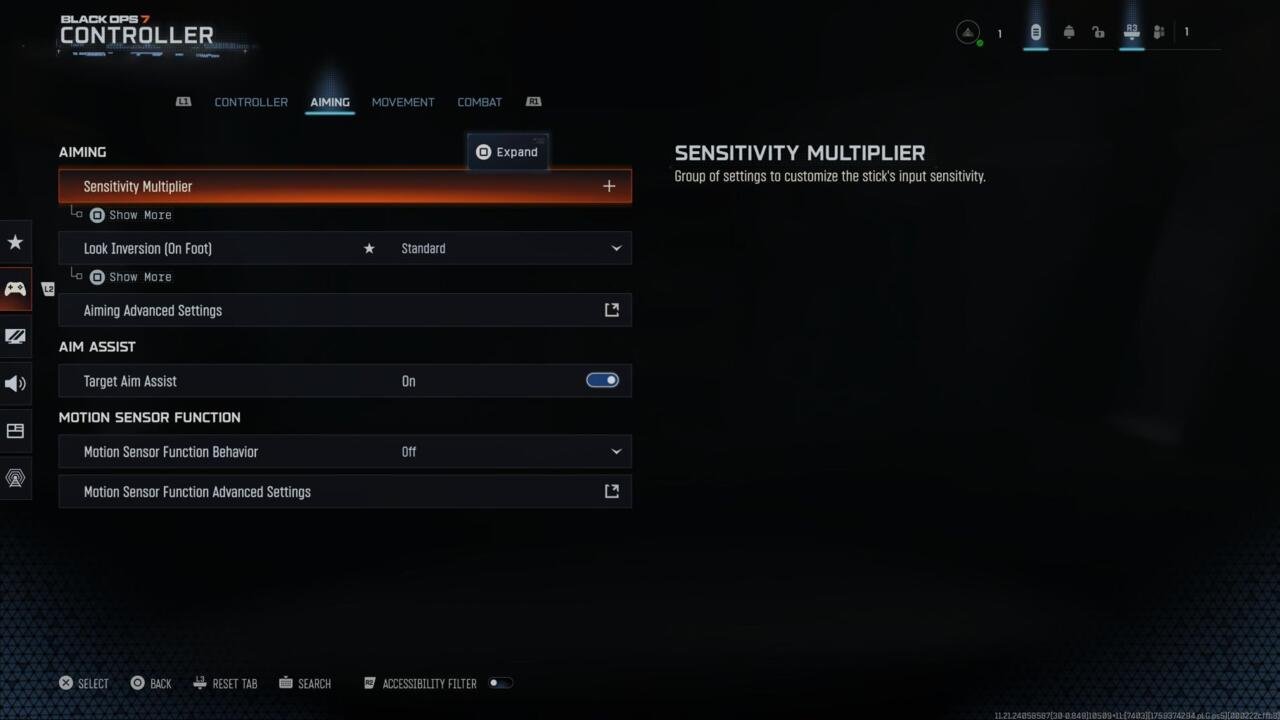Click the notification bell icon at top right

(x=1068, y=31)
